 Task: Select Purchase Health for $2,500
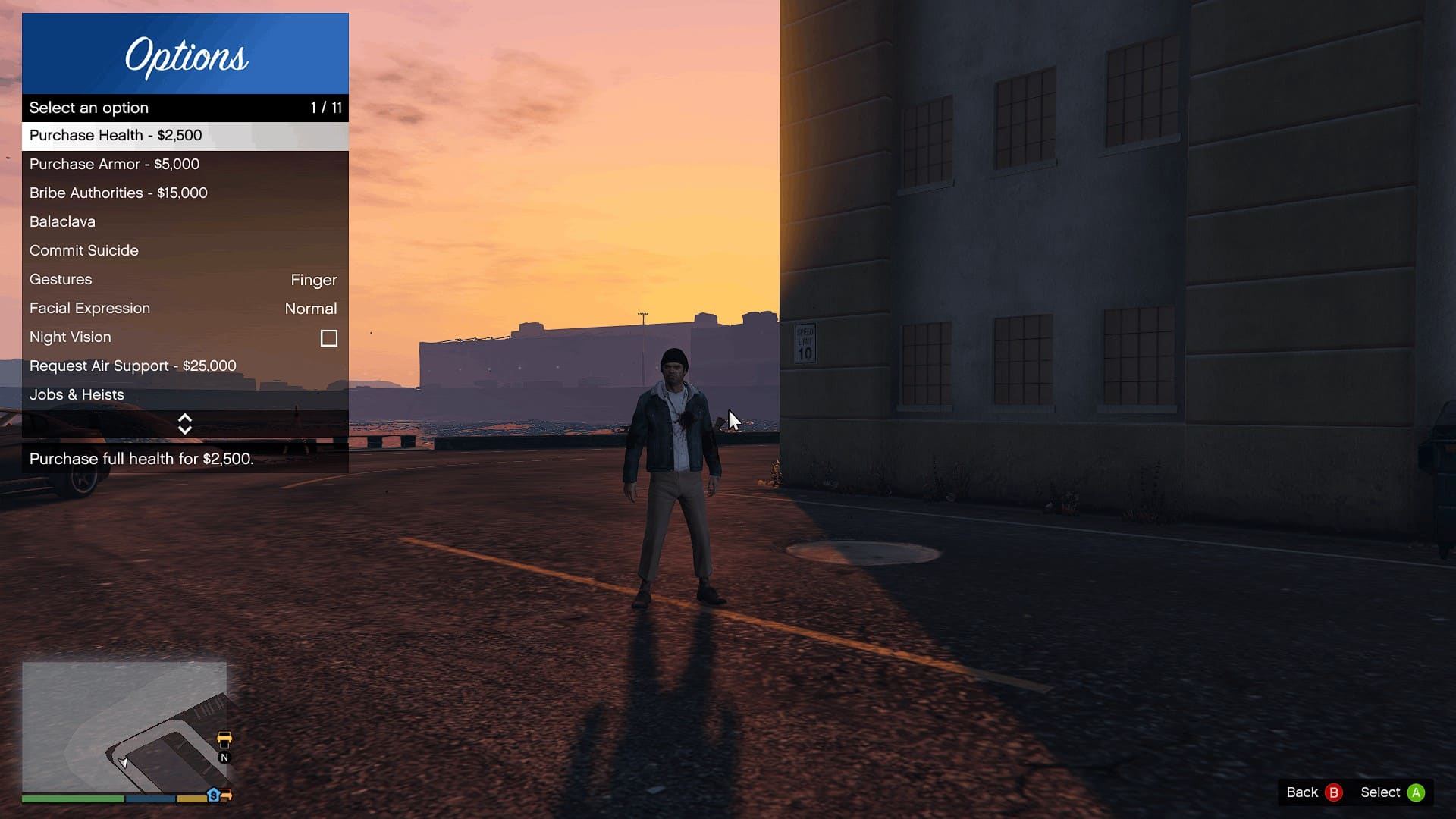pyautogui.click(x=185, y=136)
